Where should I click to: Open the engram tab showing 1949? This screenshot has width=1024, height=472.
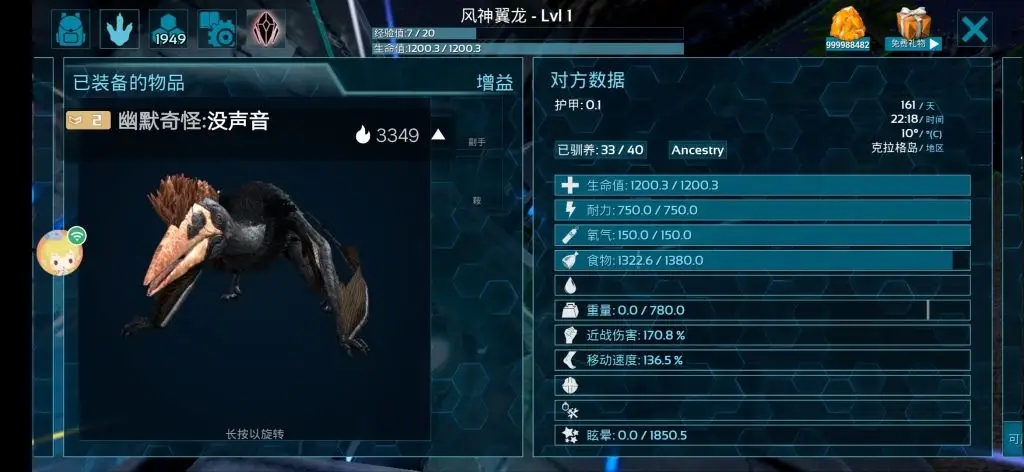tap(169, 29)
